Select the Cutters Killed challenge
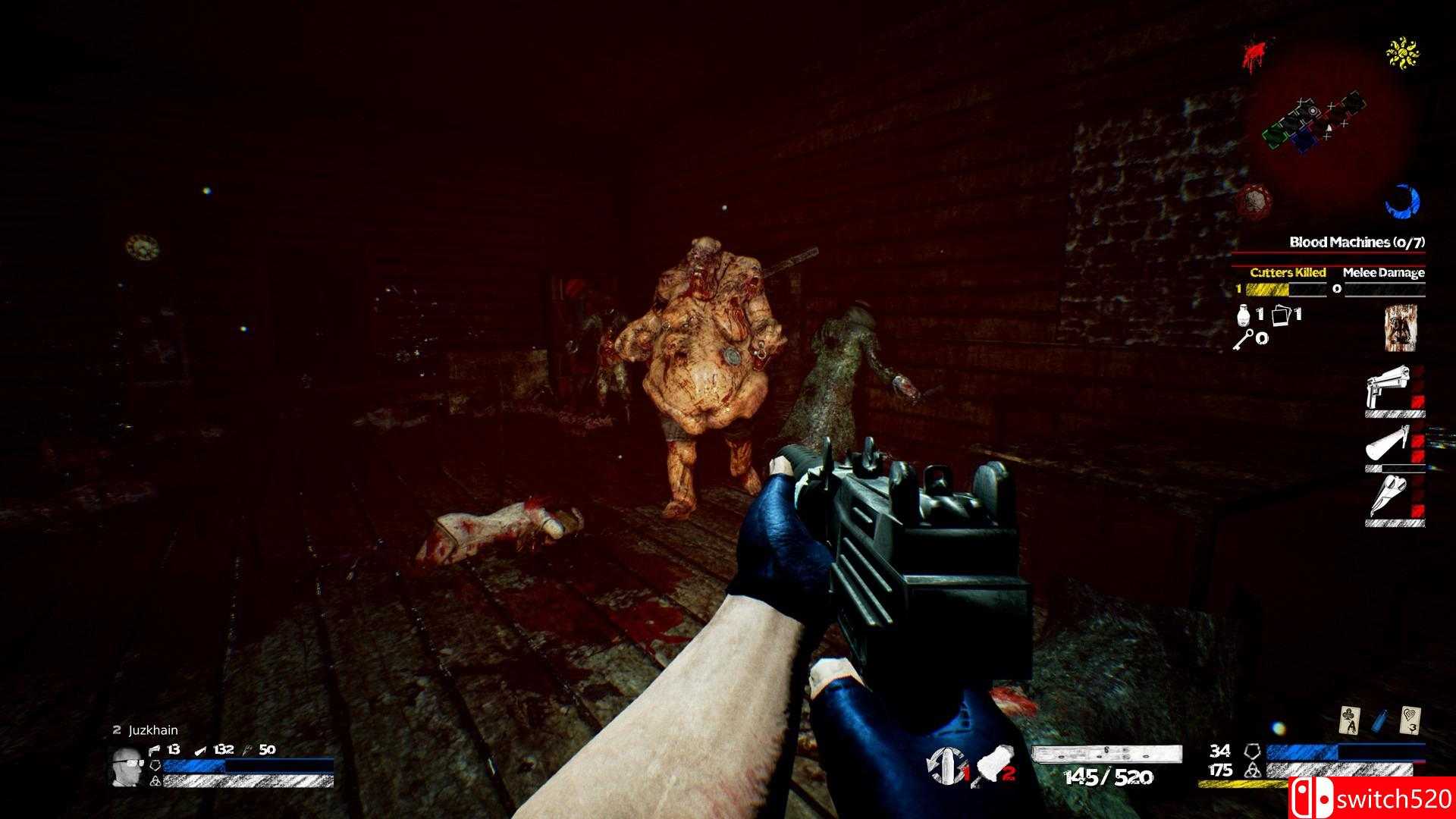 click(1287, 273)
